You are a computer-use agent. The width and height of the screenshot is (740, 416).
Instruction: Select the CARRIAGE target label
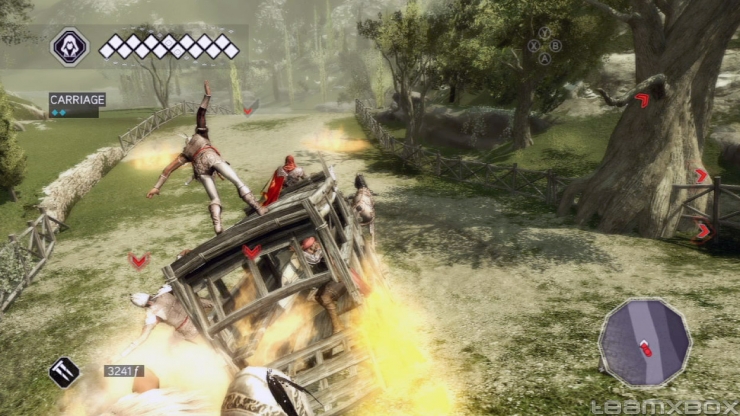(x=76, y=100)
